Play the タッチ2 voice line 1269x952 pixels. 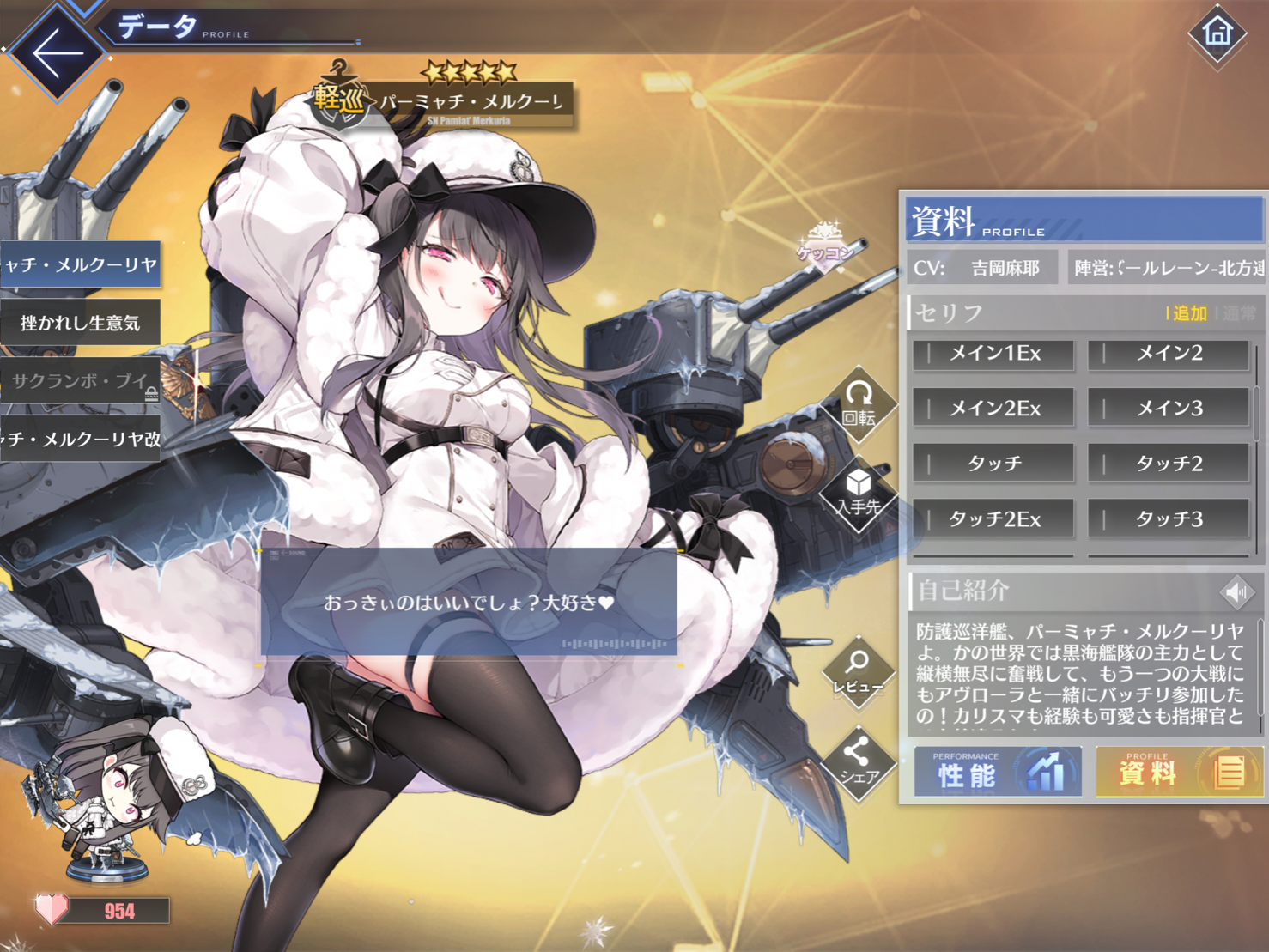click(x=1168, y=464)
